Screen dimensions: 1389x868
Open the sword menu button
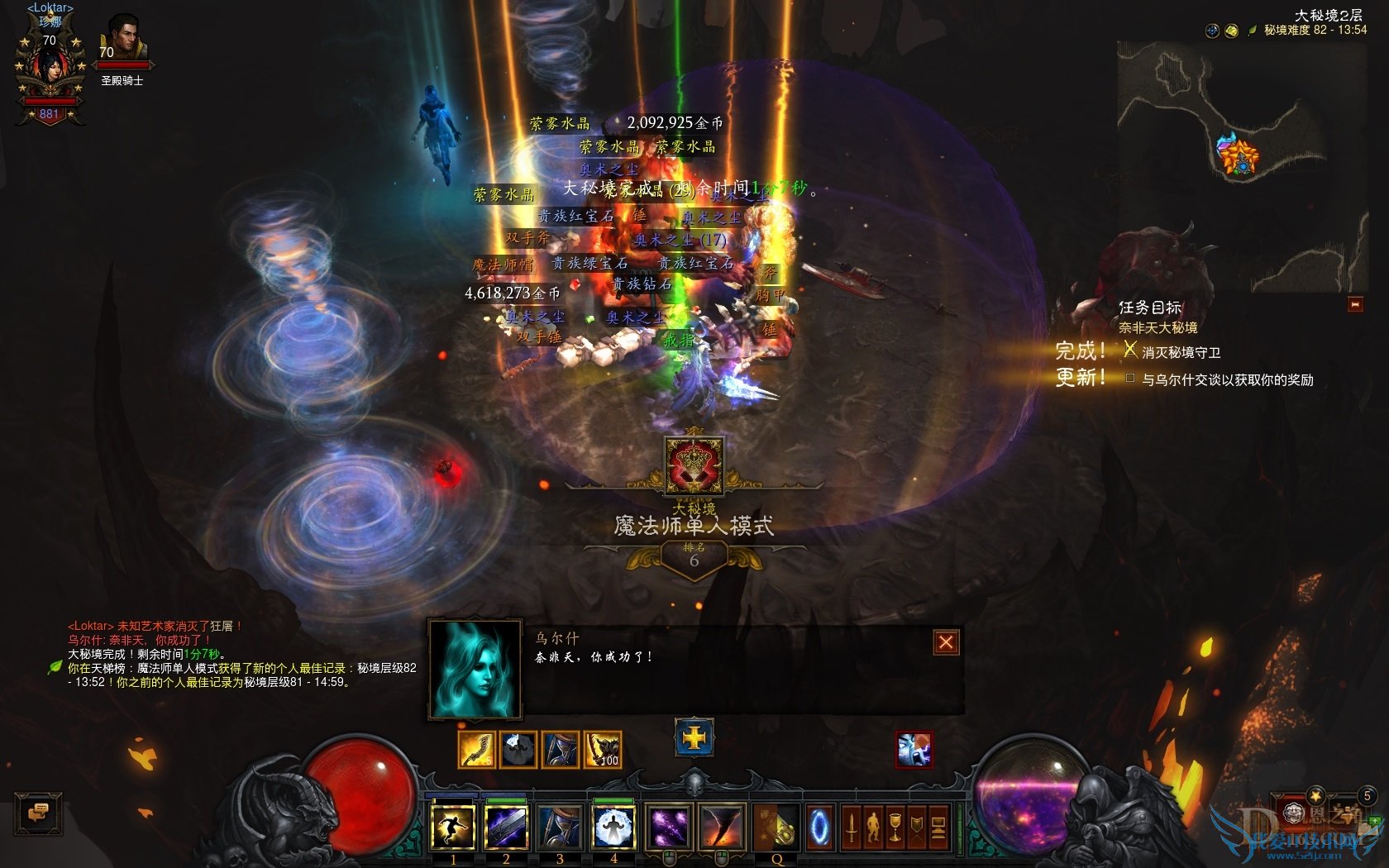pyautogui.click(x=851, y=827)
